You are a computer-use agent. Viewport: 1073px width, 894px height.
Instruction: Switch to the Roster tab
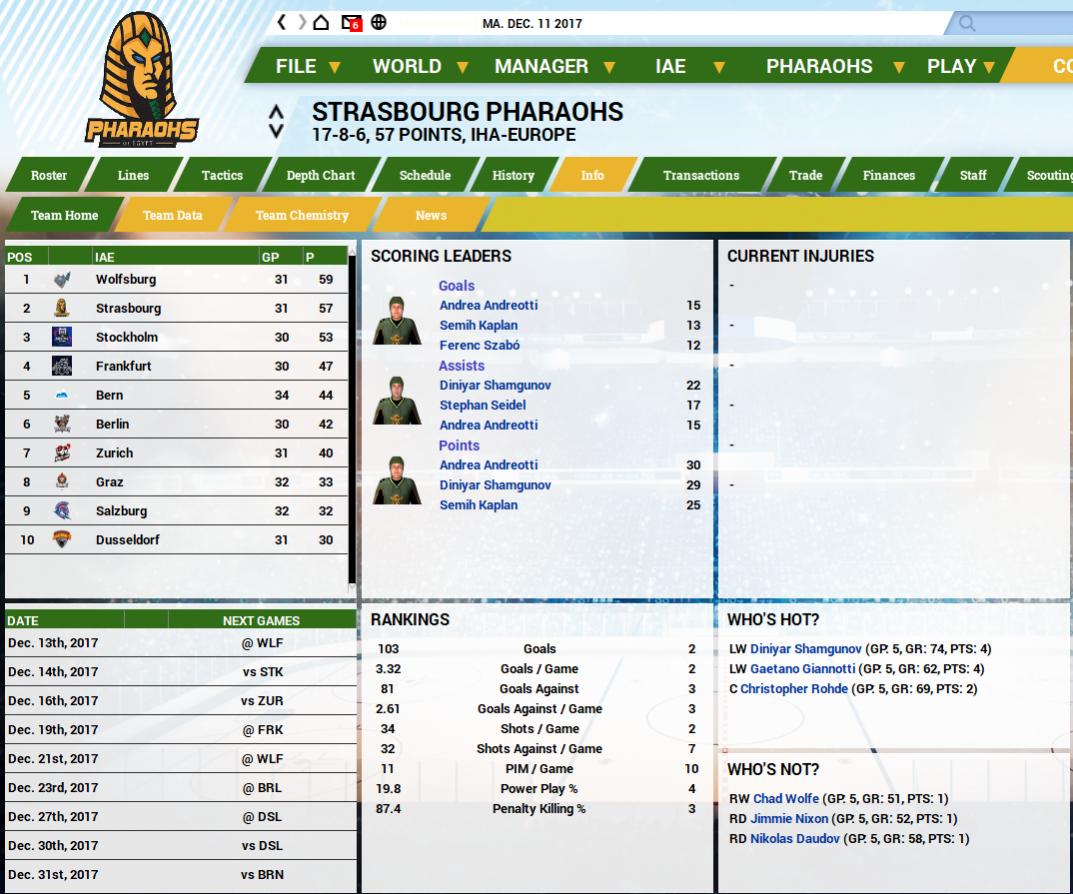(49, 175)
